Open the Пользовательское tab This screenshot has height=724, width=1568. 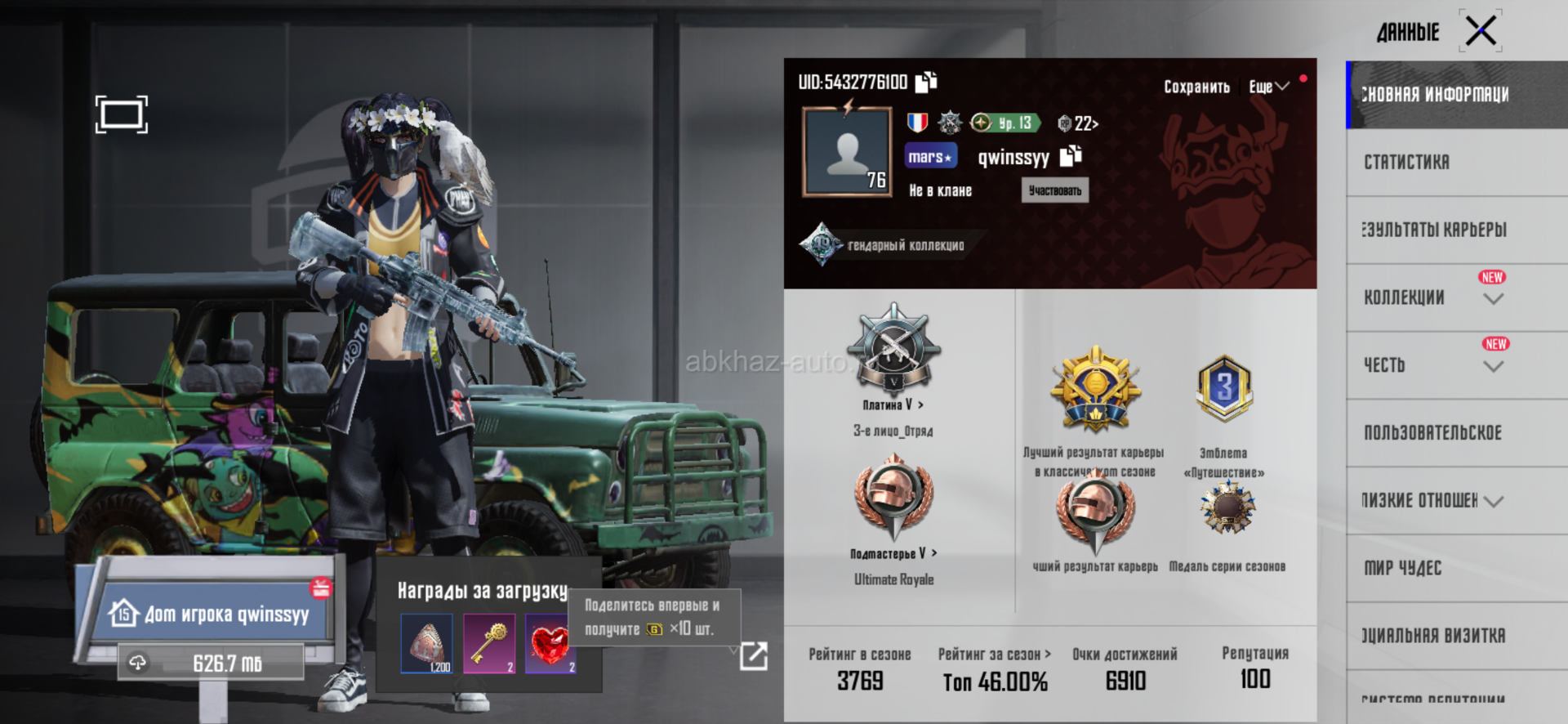(x=1432, y=433)
